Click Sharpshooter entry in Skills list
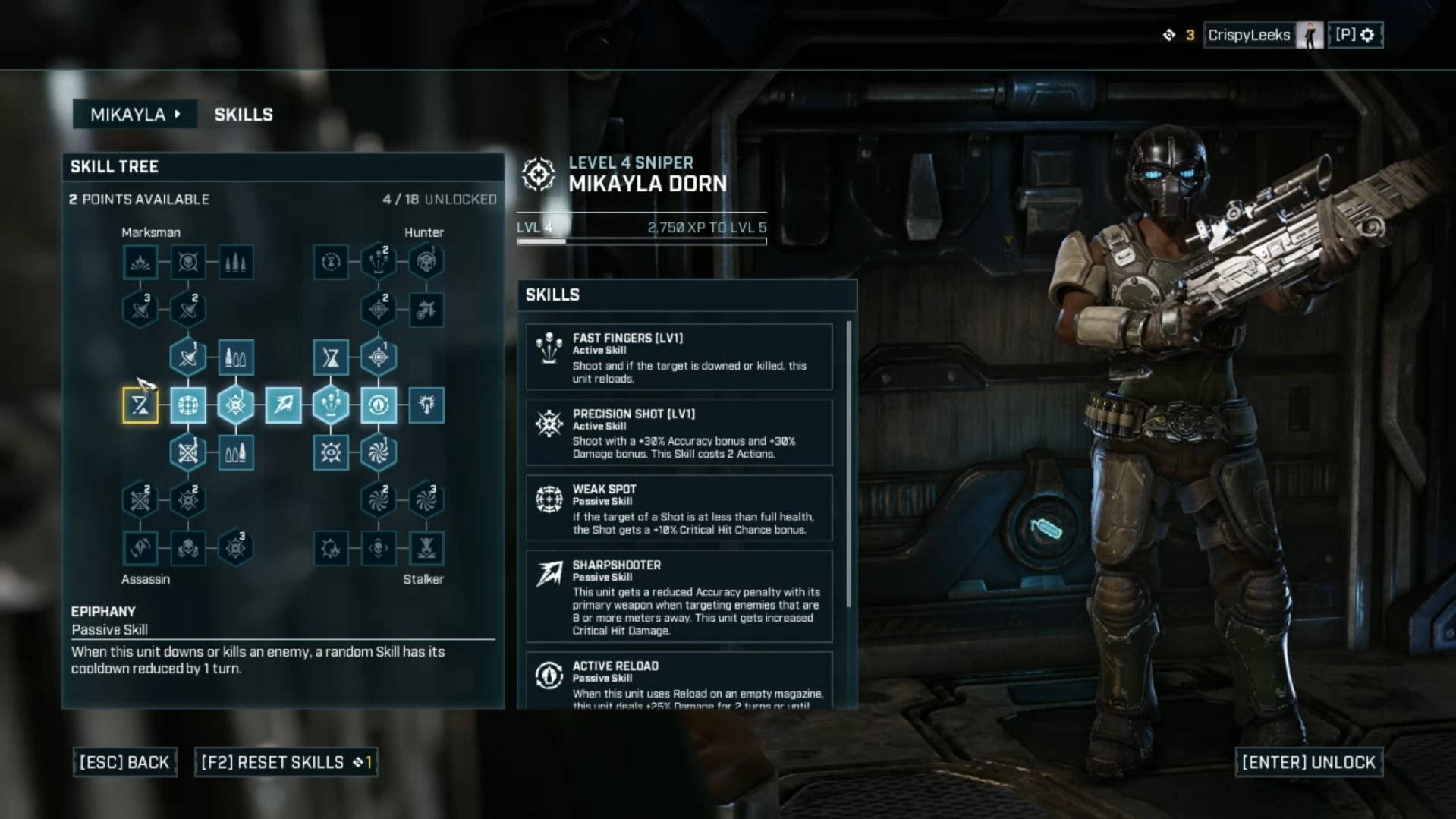 point(679,597)
